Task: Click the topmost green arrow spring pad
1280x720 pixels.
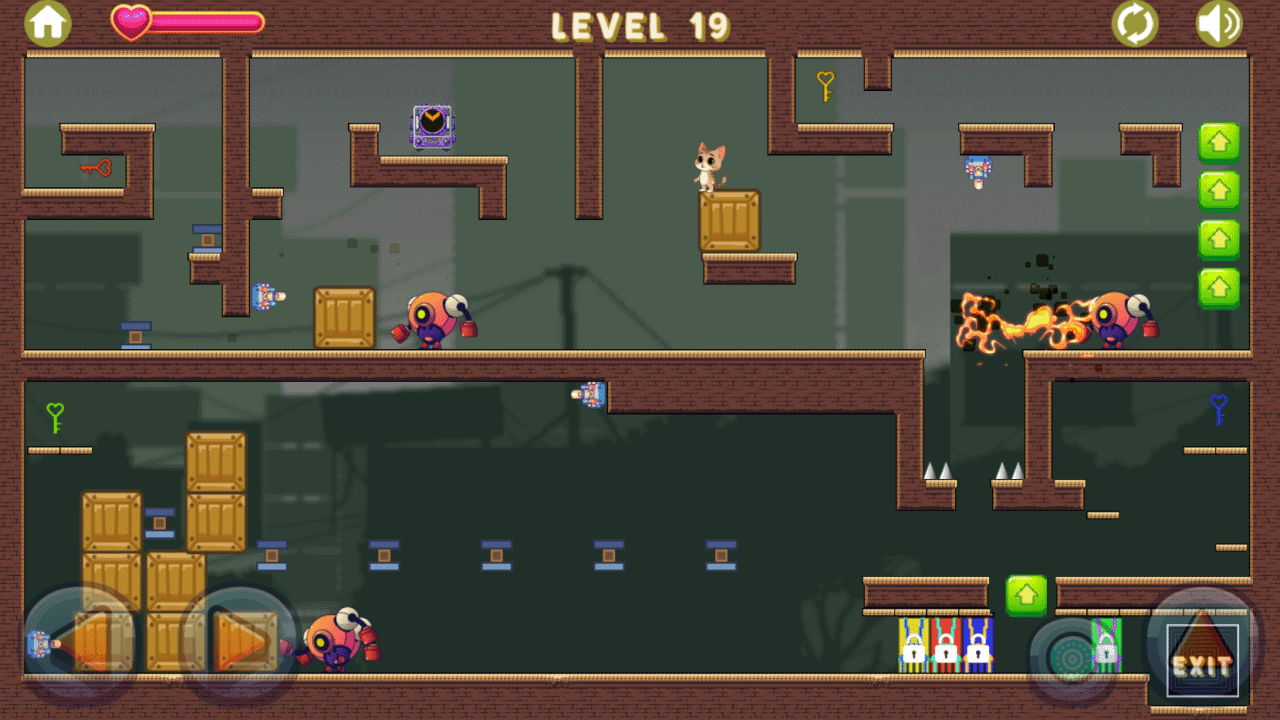Action: (1218, 142)
